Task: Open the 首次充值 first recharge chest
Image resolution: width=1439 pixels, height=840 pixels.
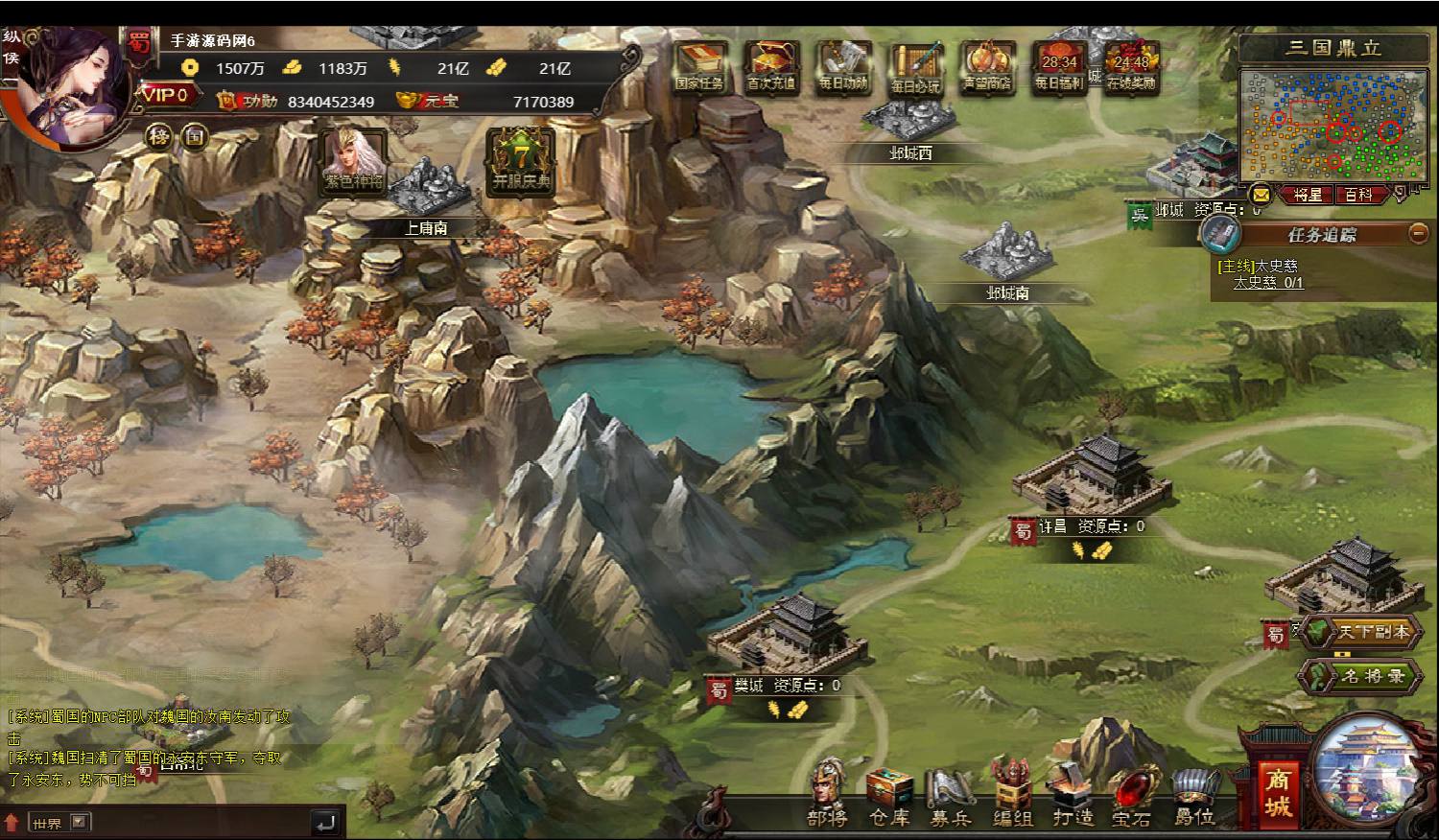Action: pos(770,65)
